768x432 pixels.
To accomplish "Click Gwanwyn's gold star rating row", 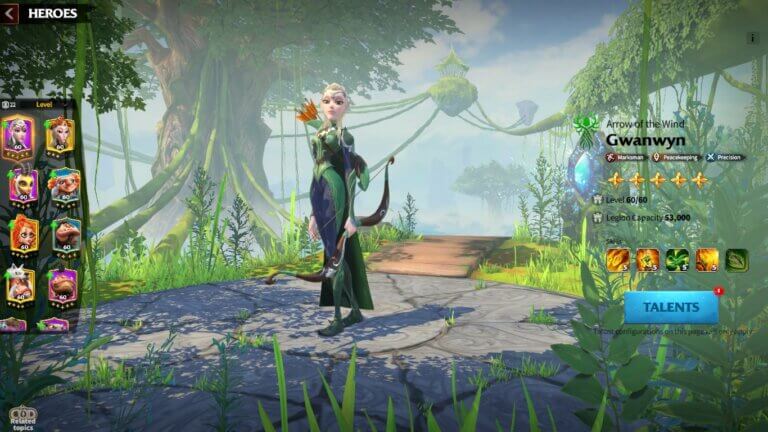I will (x=657, y=179).
